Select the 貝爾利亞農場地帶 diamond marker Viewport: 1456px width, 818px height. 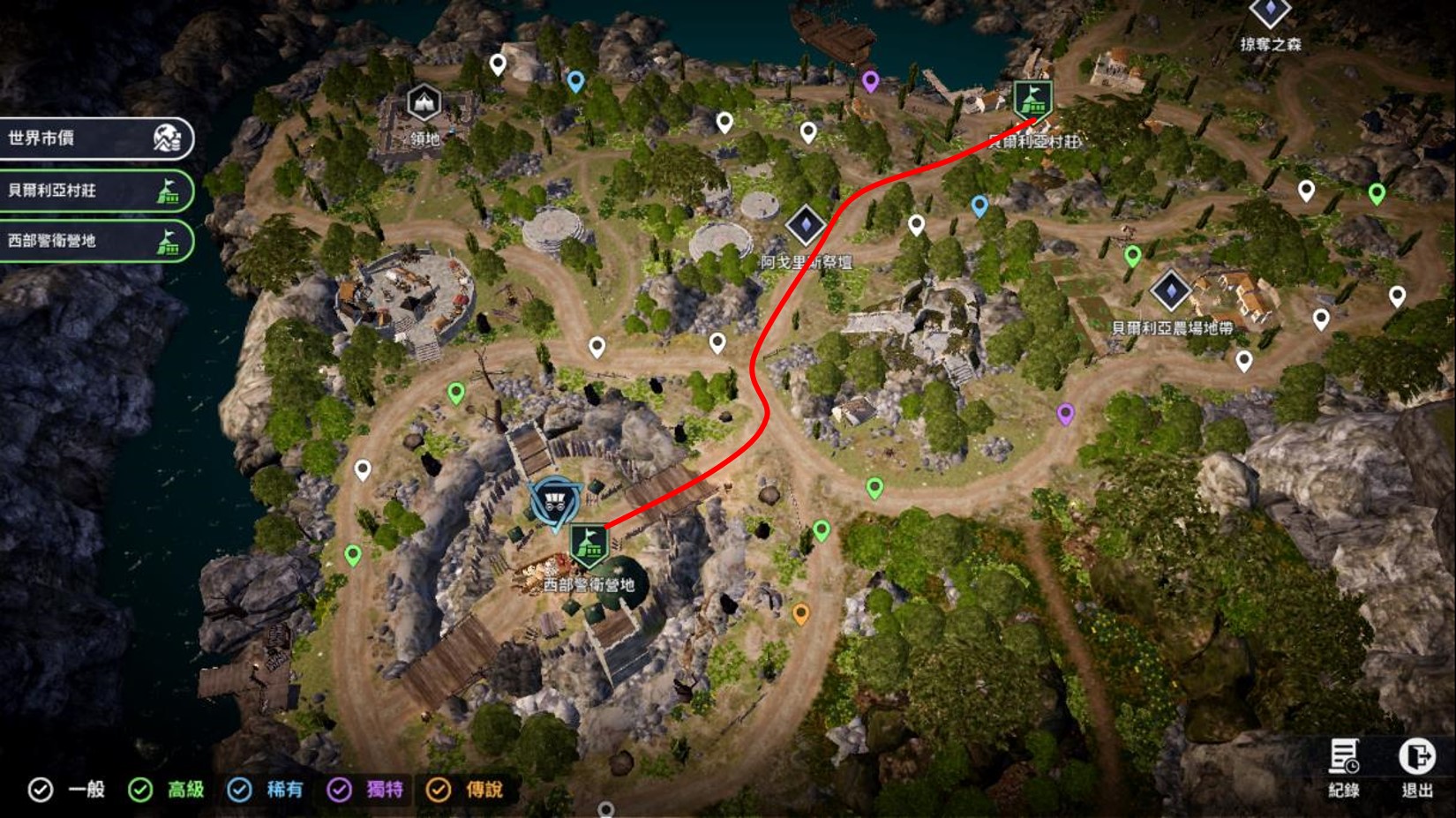pyautogui.click(x=1171, y=290)
